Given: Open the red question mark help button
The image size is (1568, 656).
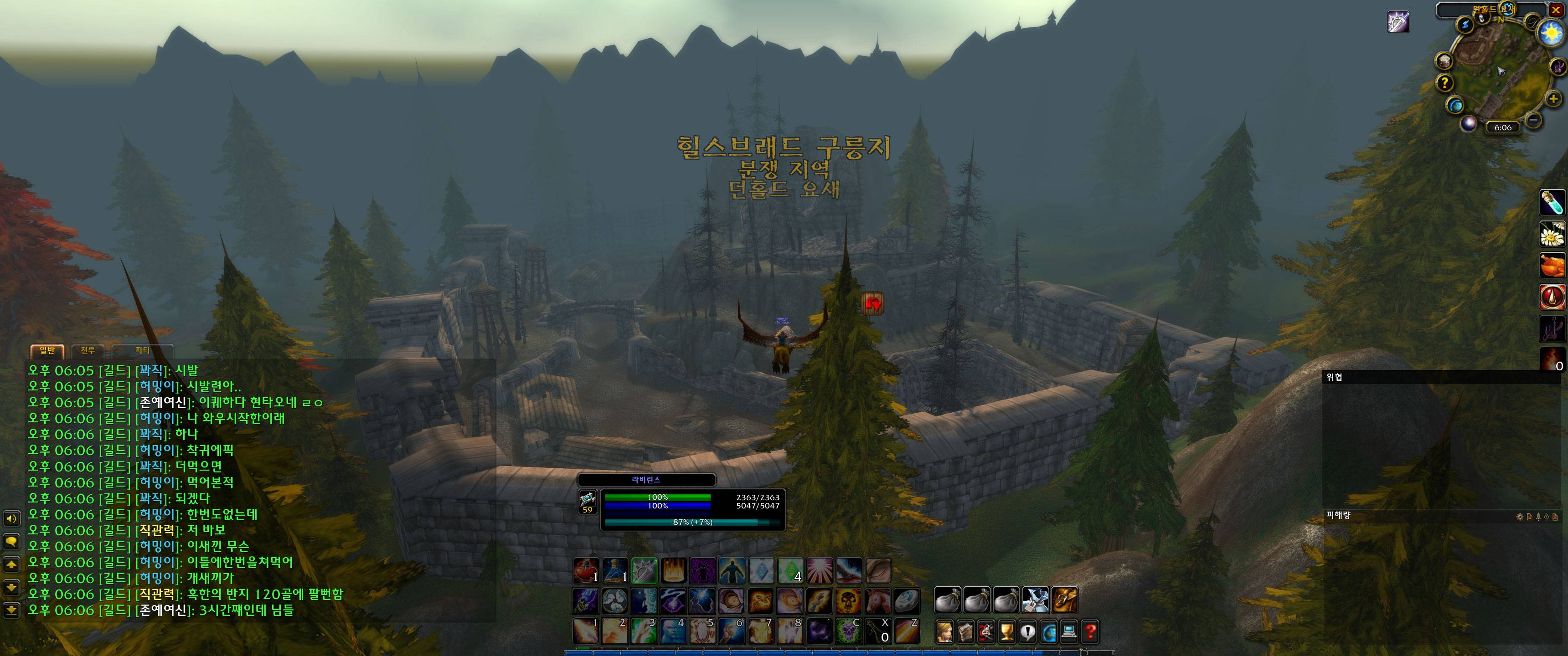Looking at the screenshot, I should 1090,632.
